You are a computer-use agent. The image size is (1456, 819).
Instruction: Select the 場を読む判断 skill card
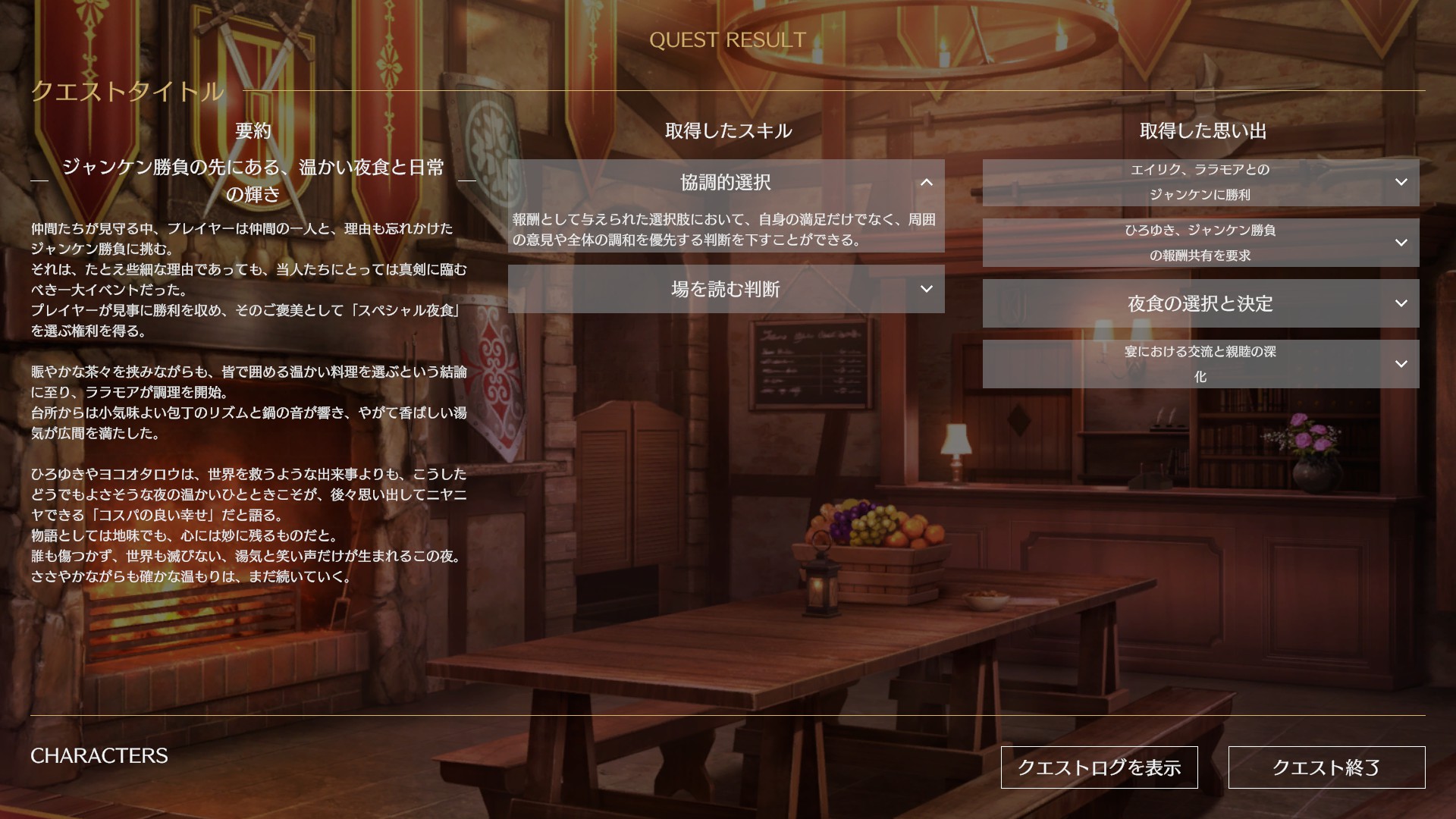[x=725, y=290]
